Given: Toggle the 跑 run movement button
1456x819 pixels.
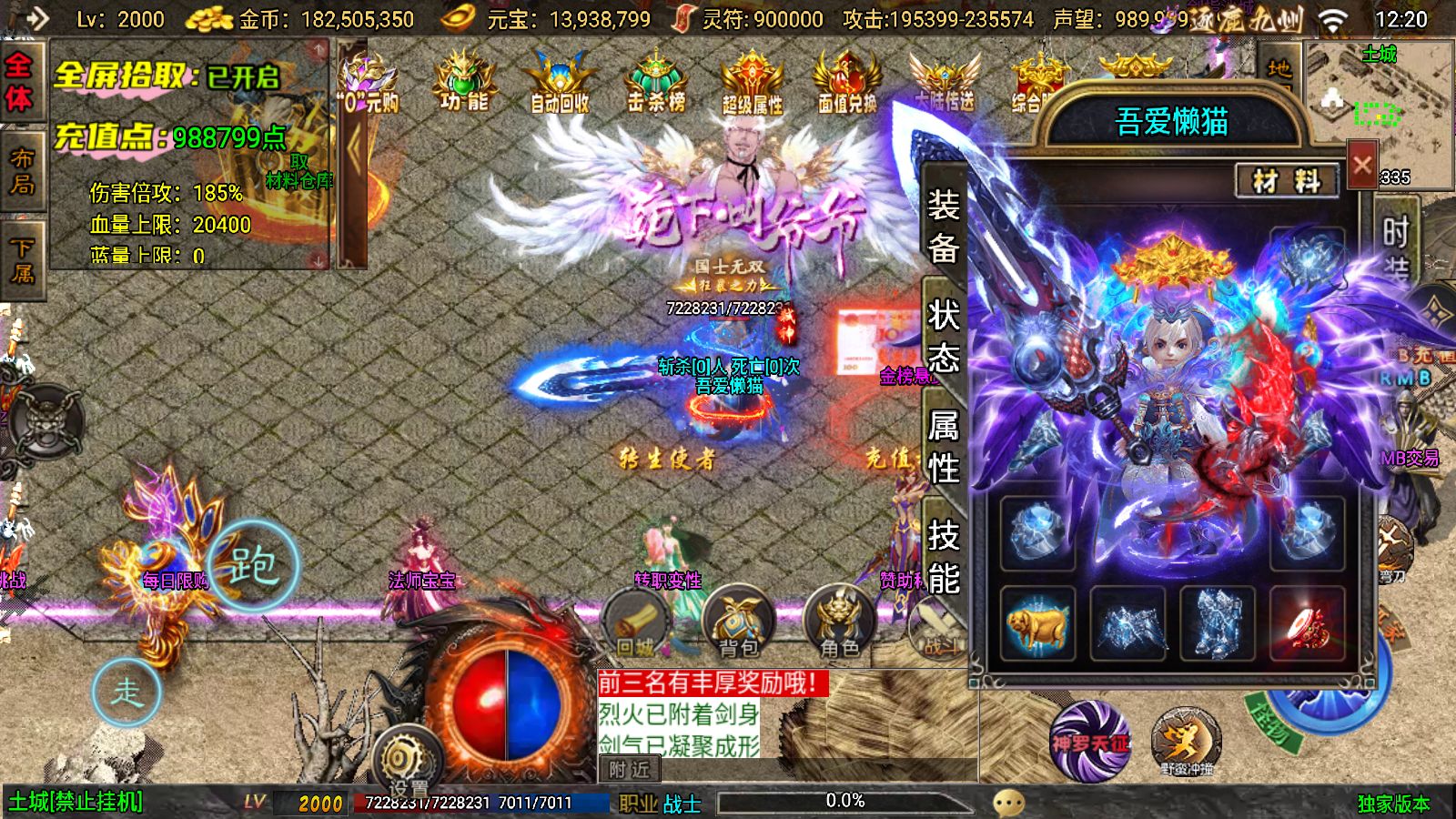Looking at the screenshot, I should 253,566.
